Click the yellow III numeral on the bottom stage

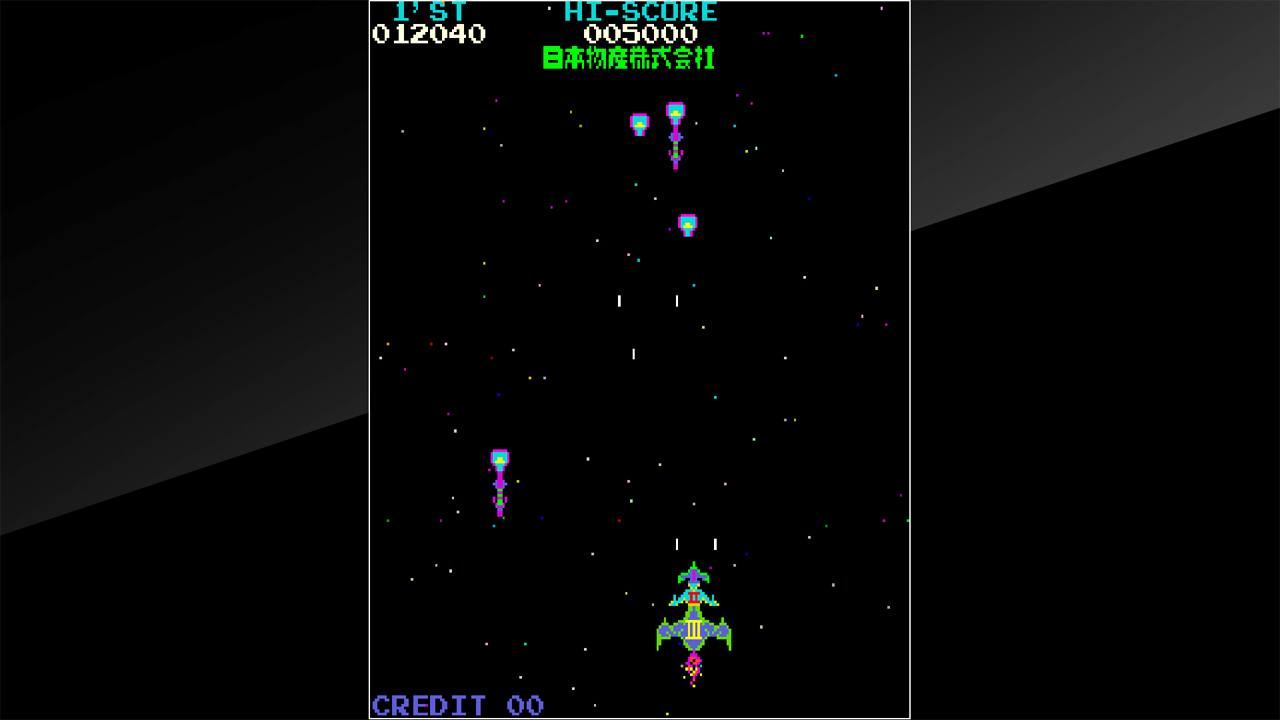point(693,631)
